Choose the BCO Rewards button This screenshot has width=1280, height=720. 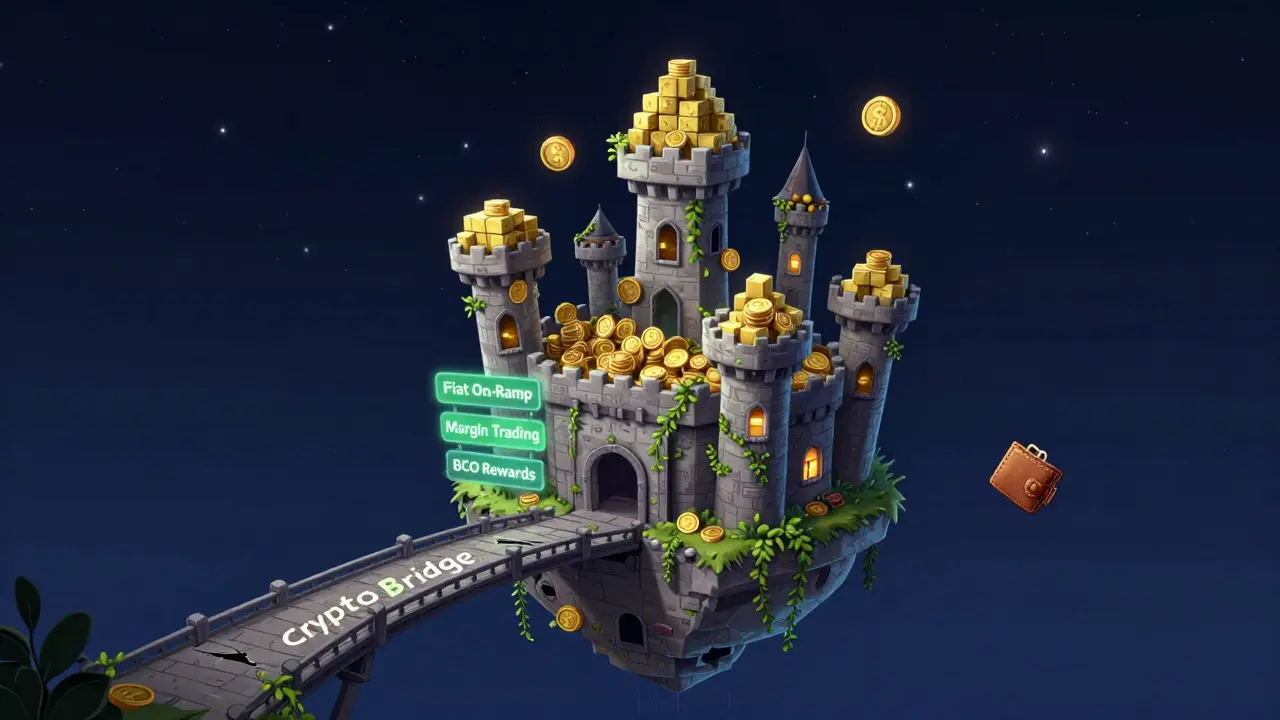coord(494,470)
